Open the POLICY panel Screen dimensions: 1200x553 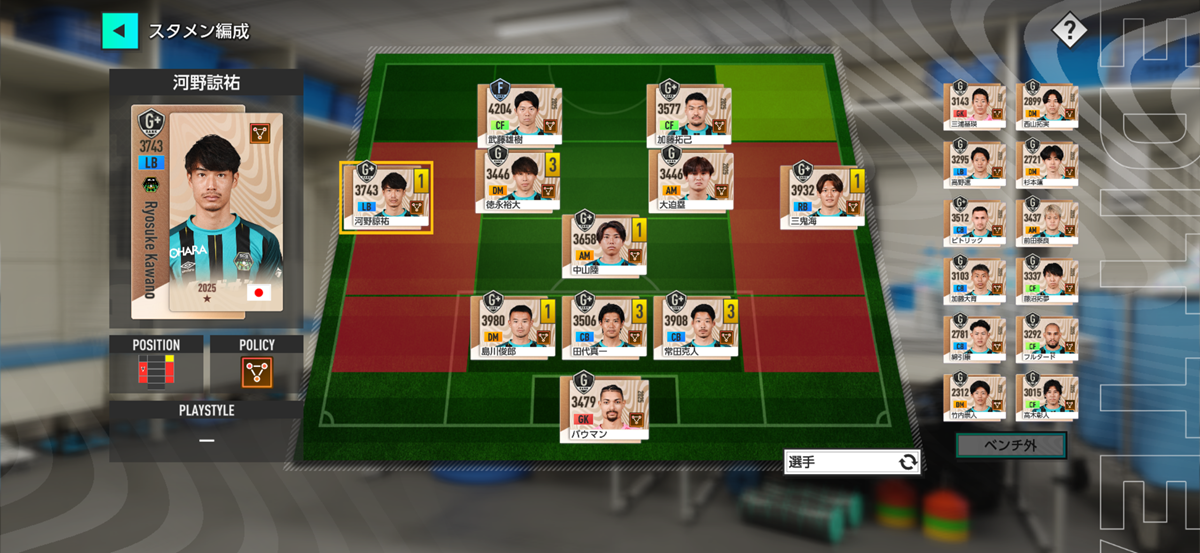pos(257,364)
